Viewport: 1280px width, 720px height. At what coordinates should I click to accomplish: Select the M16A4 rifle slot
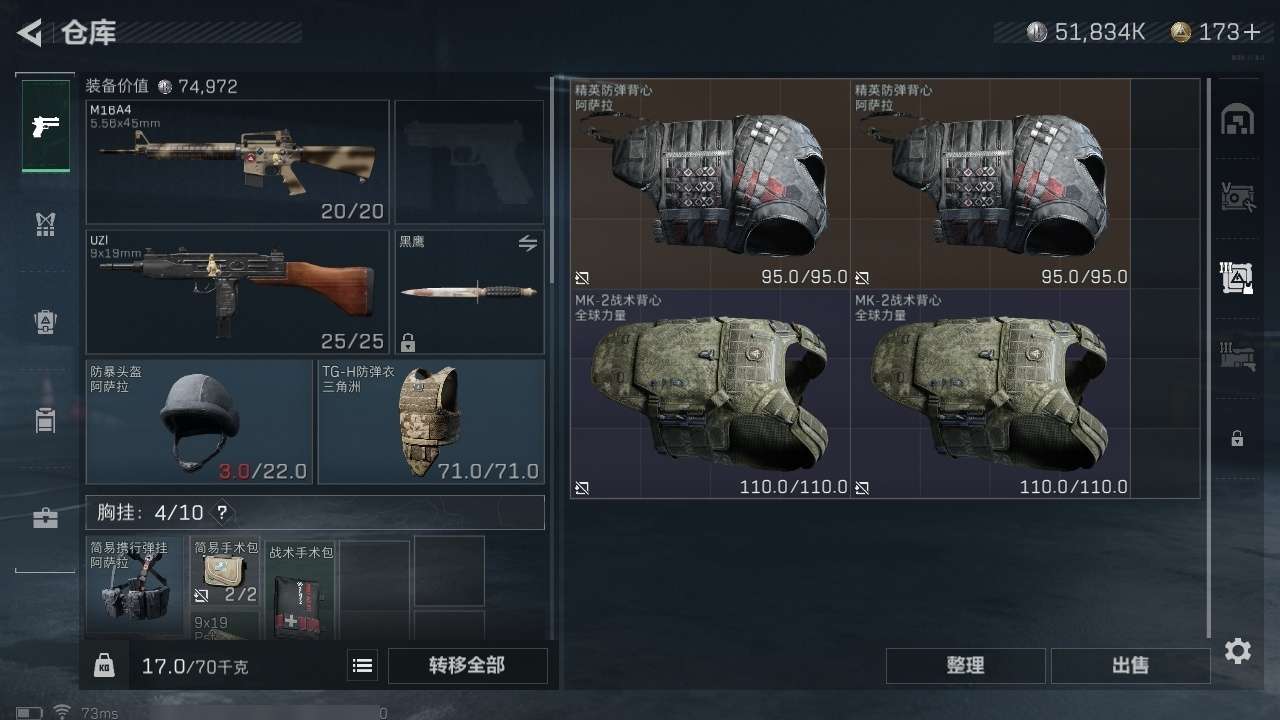(x=237, y=162)
